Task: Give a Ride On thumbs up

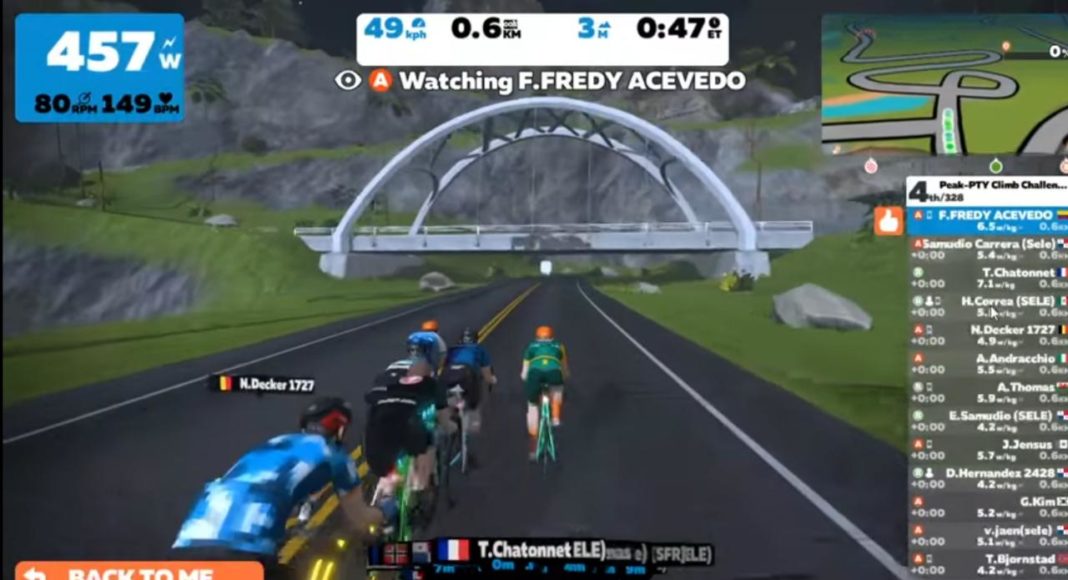Action: pos(888,221)
